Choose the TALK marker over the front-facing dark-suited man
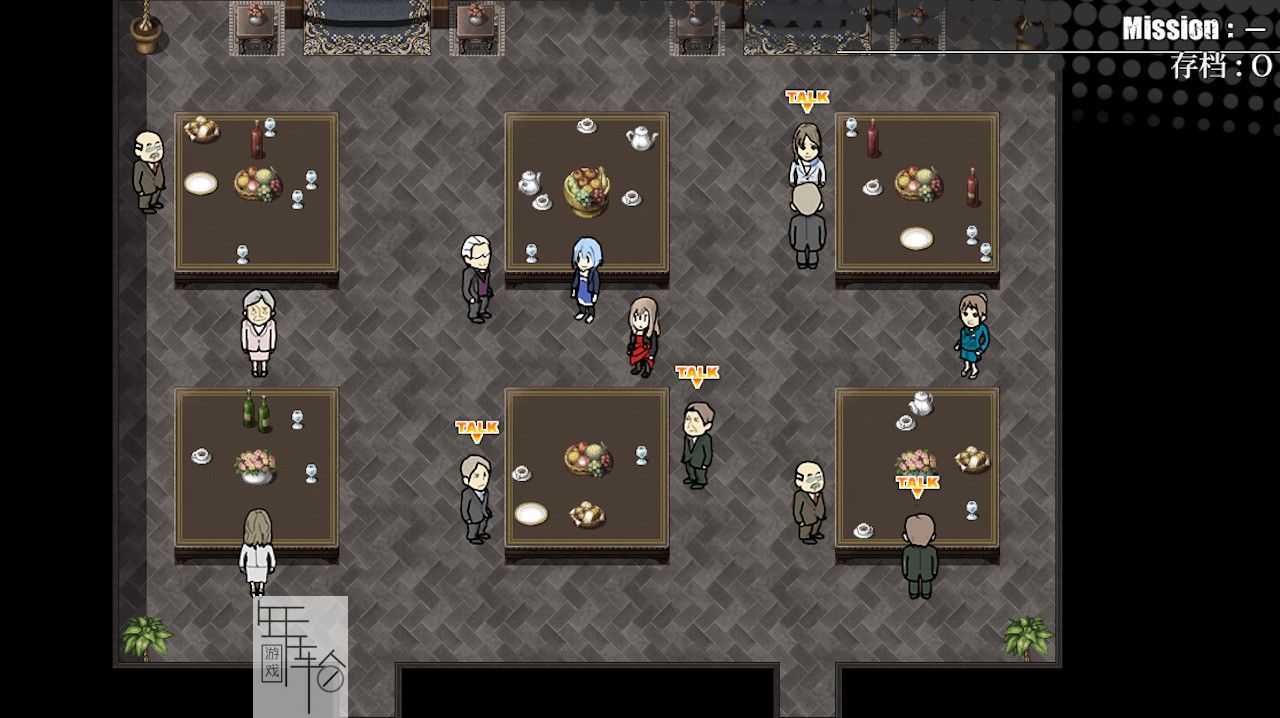Image resolution: width=1280 pixels, height=718 pixels. tap(697, 375)
